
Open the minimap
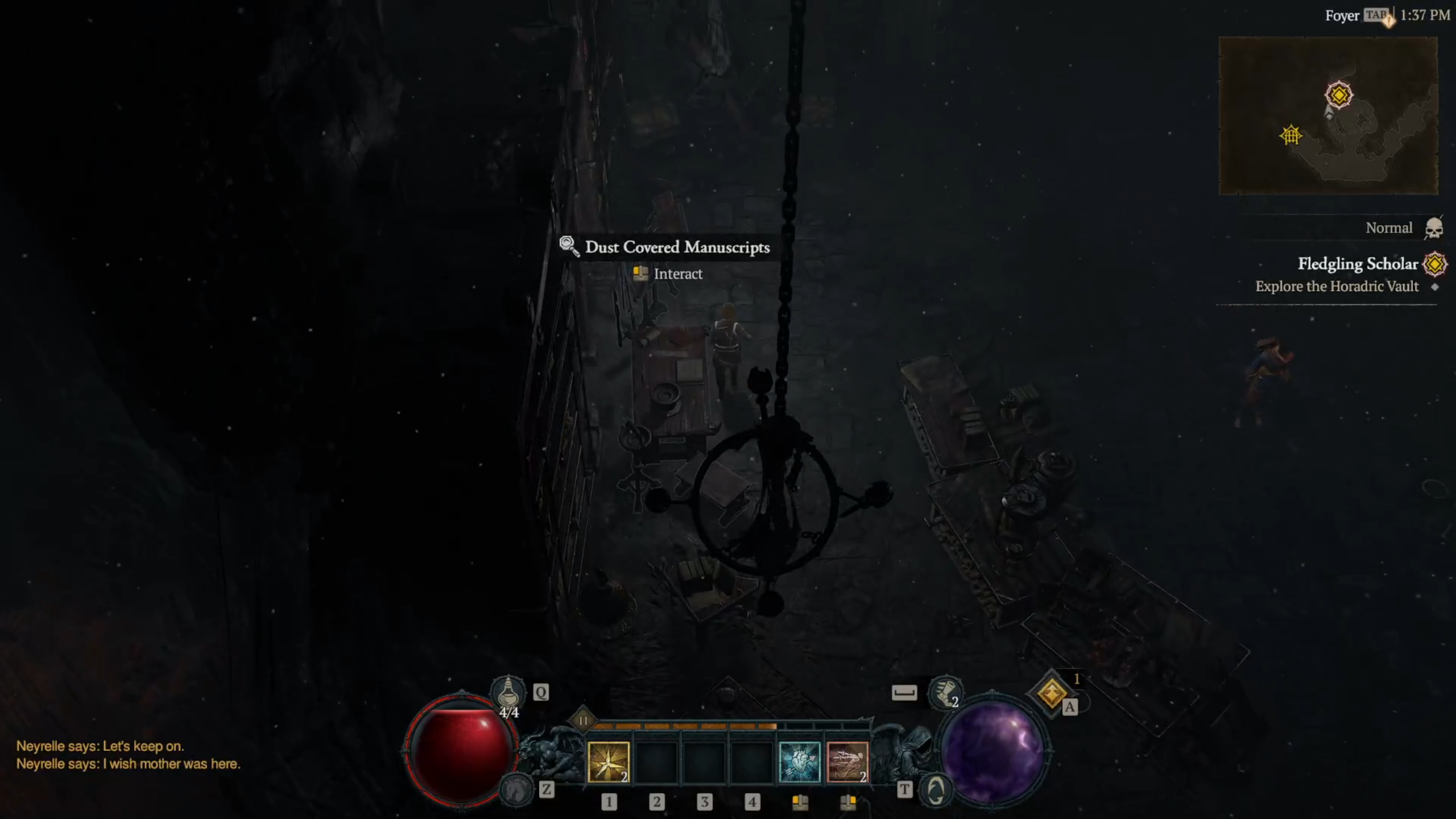(x=1328, y=116)
